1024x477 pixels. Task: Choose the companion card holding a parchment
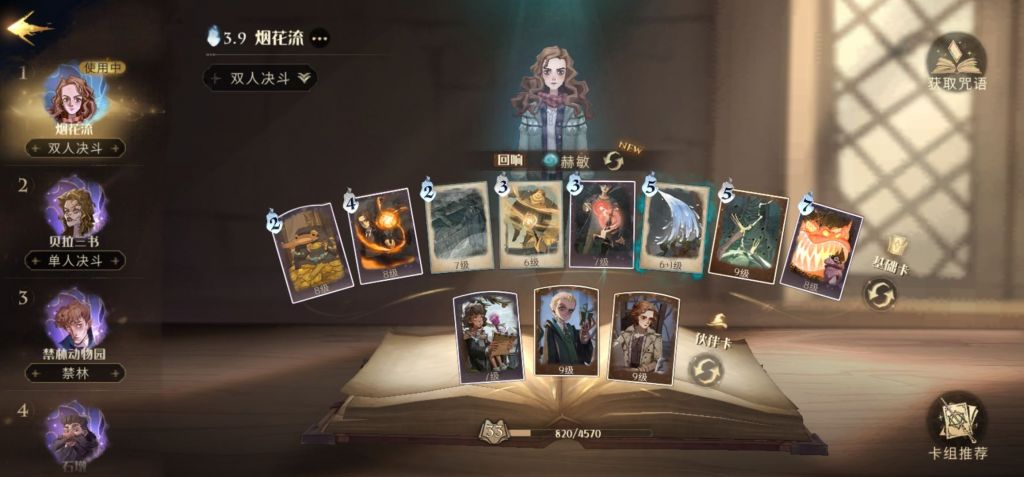point(487,338)
